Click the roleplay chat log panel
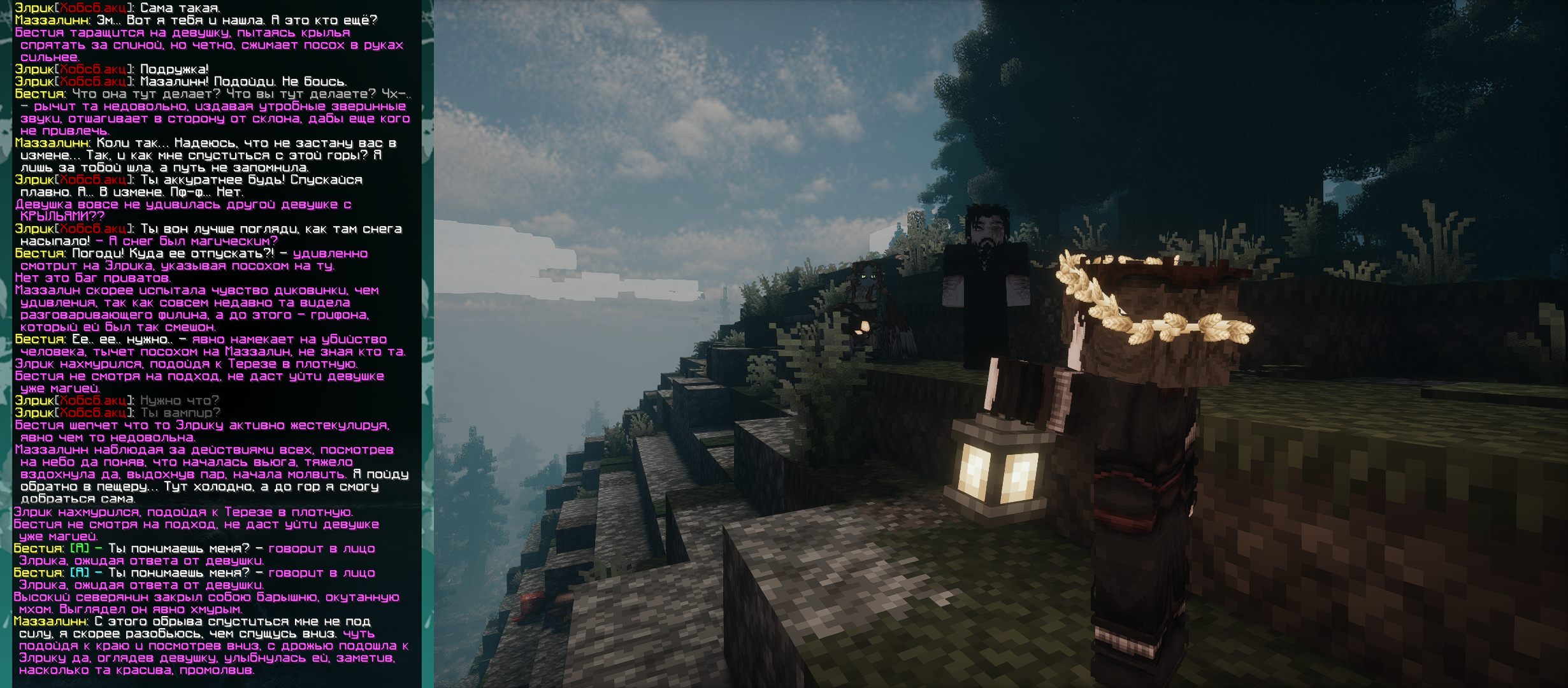The width and height of the screenshot is (1568, 688). [x=217, y=344]
